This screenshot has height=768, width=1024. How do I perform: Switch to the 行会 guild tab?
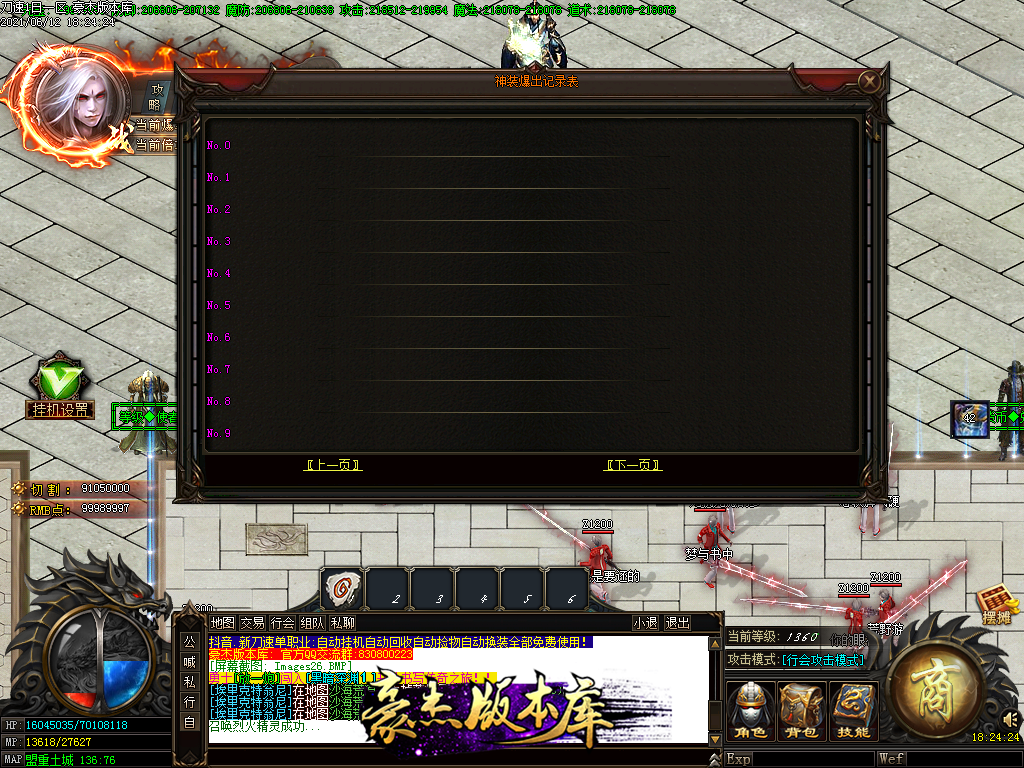tap(283, 623)
